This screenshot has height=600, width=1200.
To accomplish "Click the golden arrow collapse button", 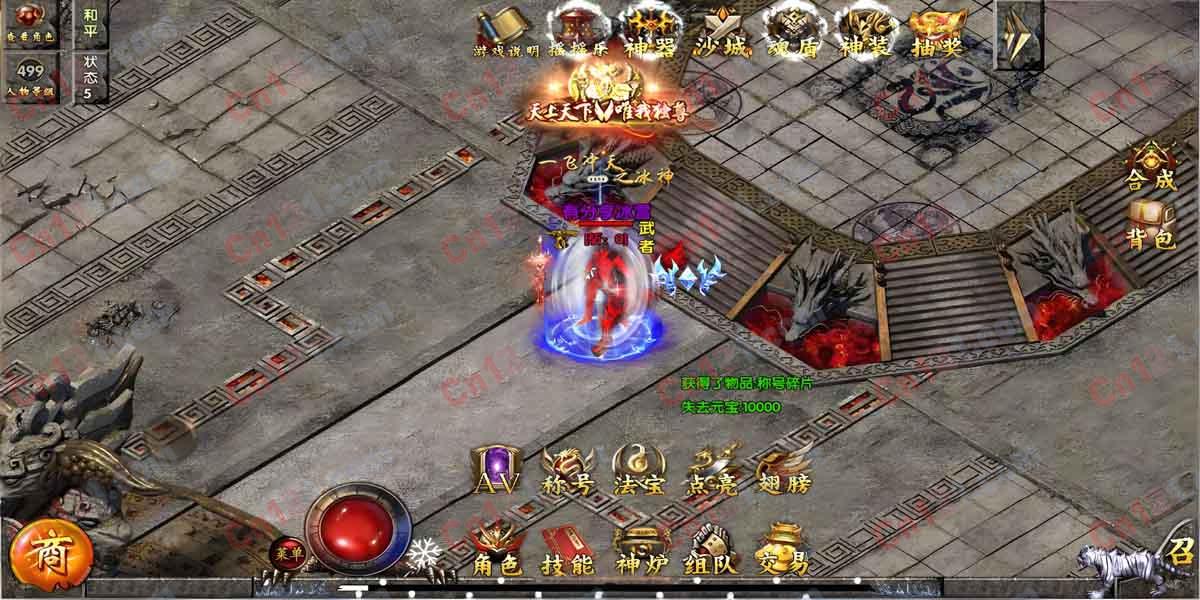I will click(x=1019, y=34).
